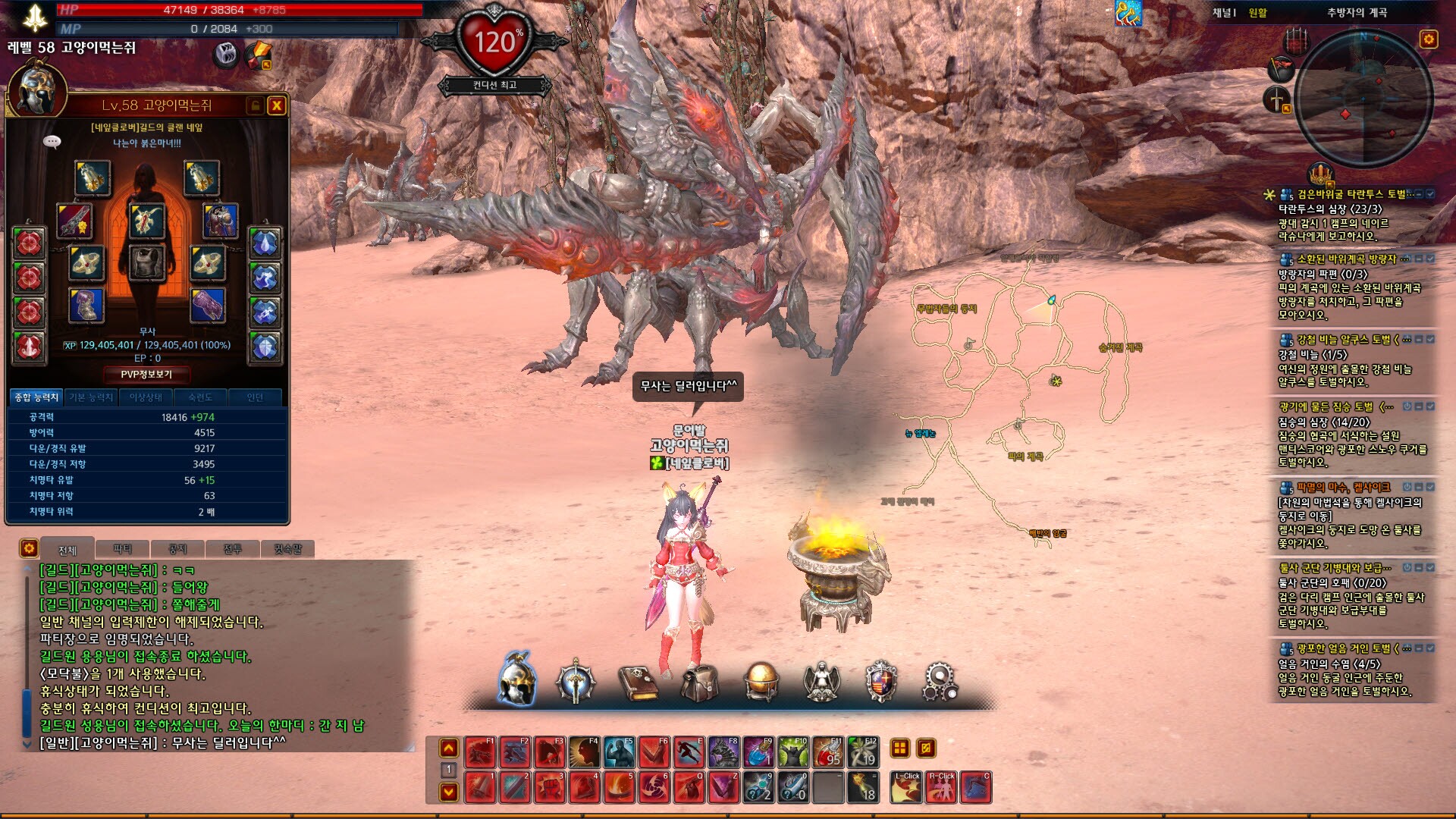Open the 전투 chat tab

(232, 549)
